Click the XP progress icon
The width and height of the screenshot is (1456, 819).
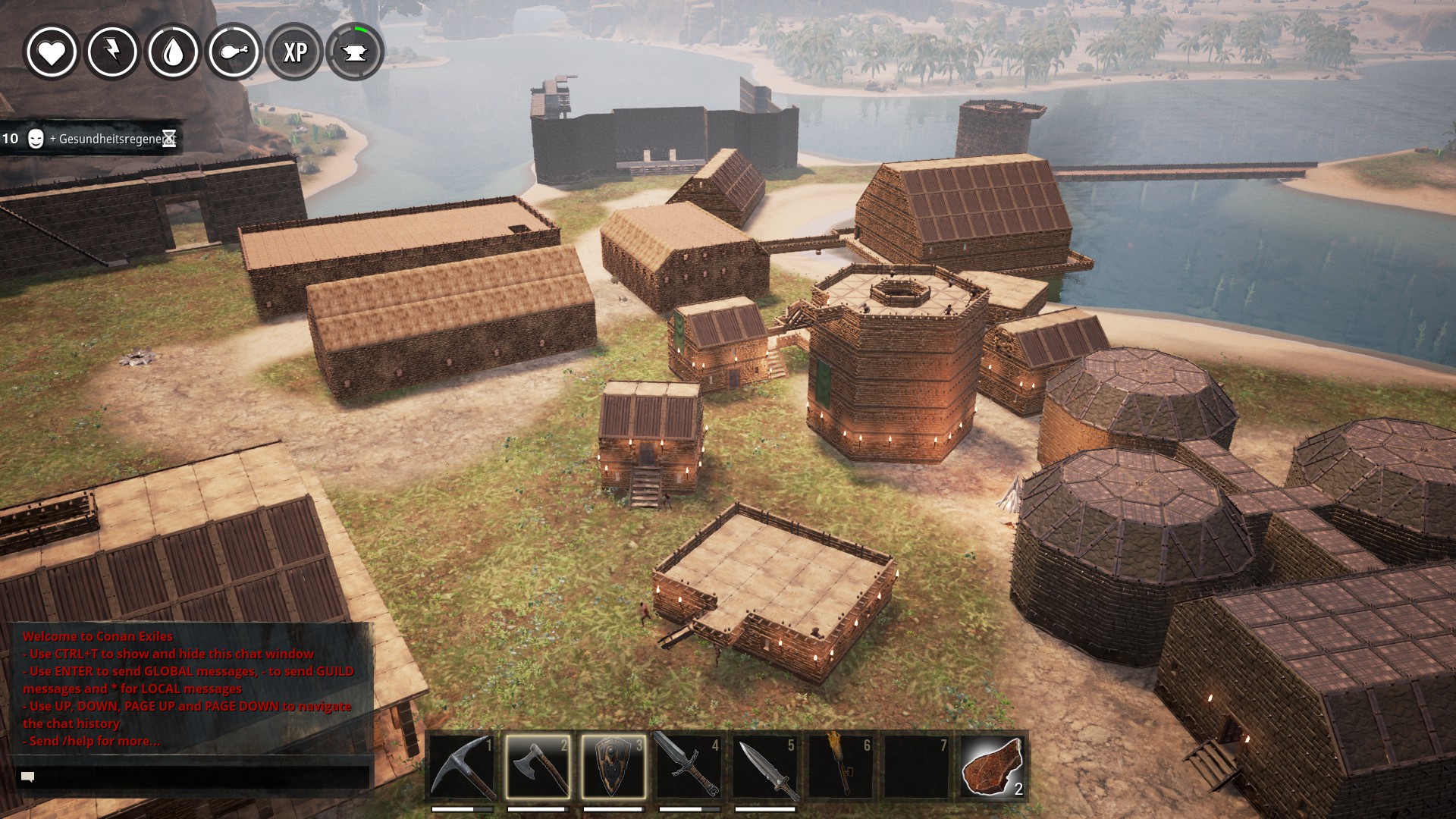pos(294,52)
